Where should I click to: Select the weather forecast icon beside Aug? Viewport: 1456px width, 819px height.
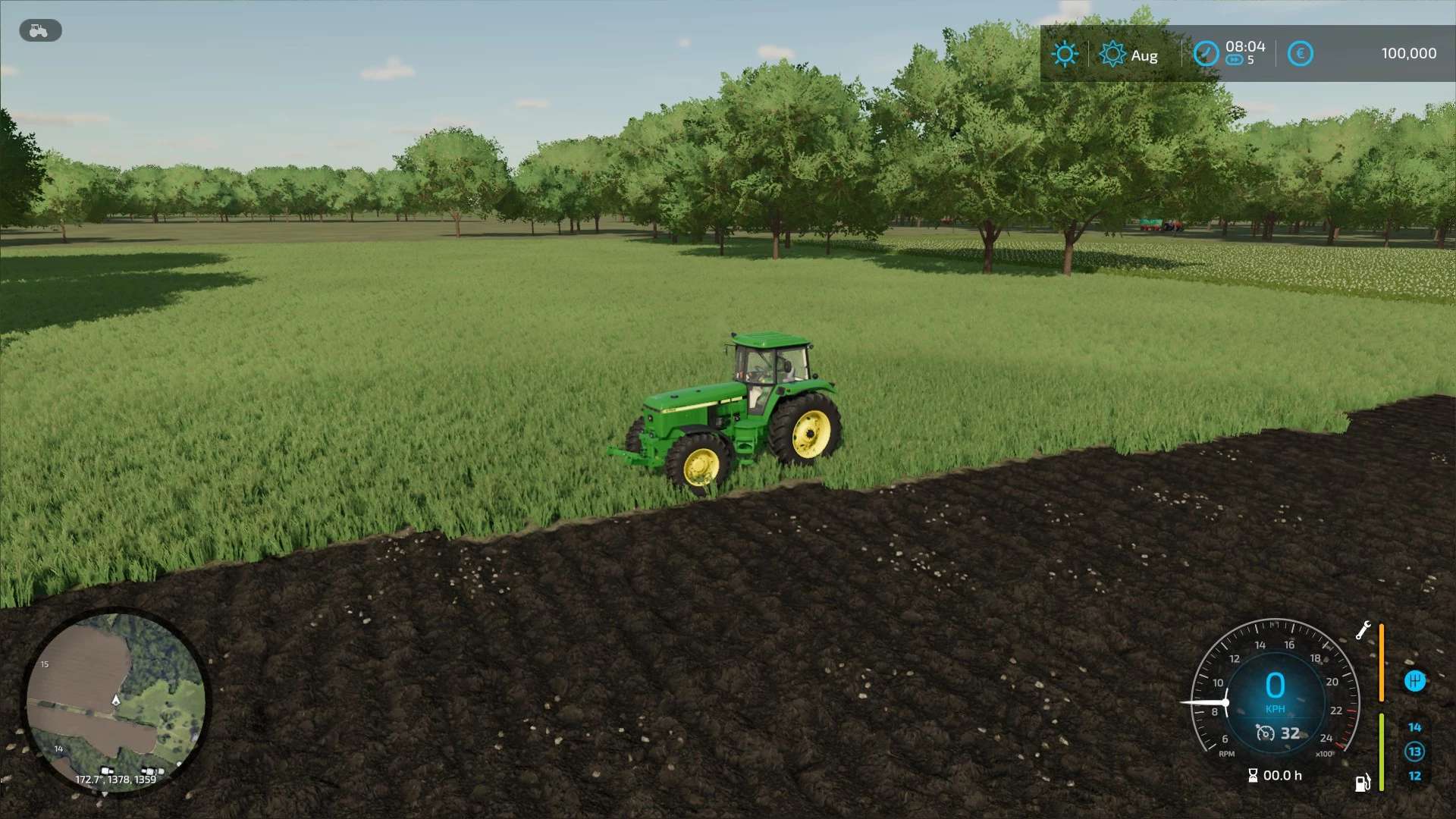pyautogui.click(x=1111, y=54)
